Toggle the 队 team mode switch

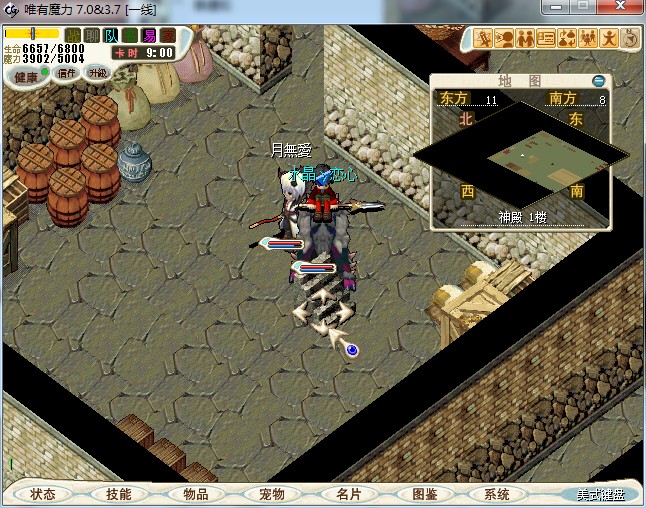[112, 35]
